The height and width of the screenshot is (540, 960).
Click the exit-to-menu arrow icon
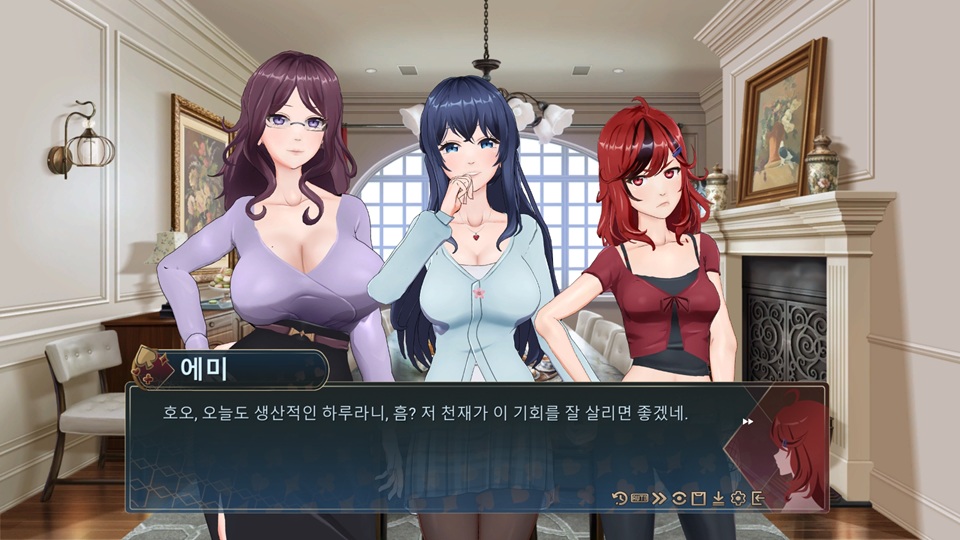(x=758, y=498)
